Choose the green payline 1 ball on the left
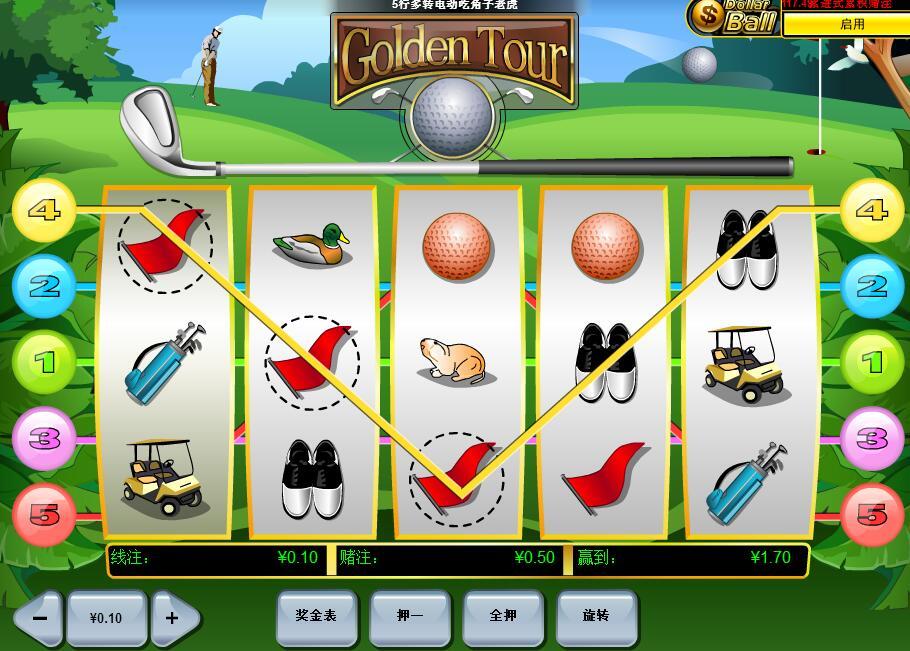 coord(44,362)
